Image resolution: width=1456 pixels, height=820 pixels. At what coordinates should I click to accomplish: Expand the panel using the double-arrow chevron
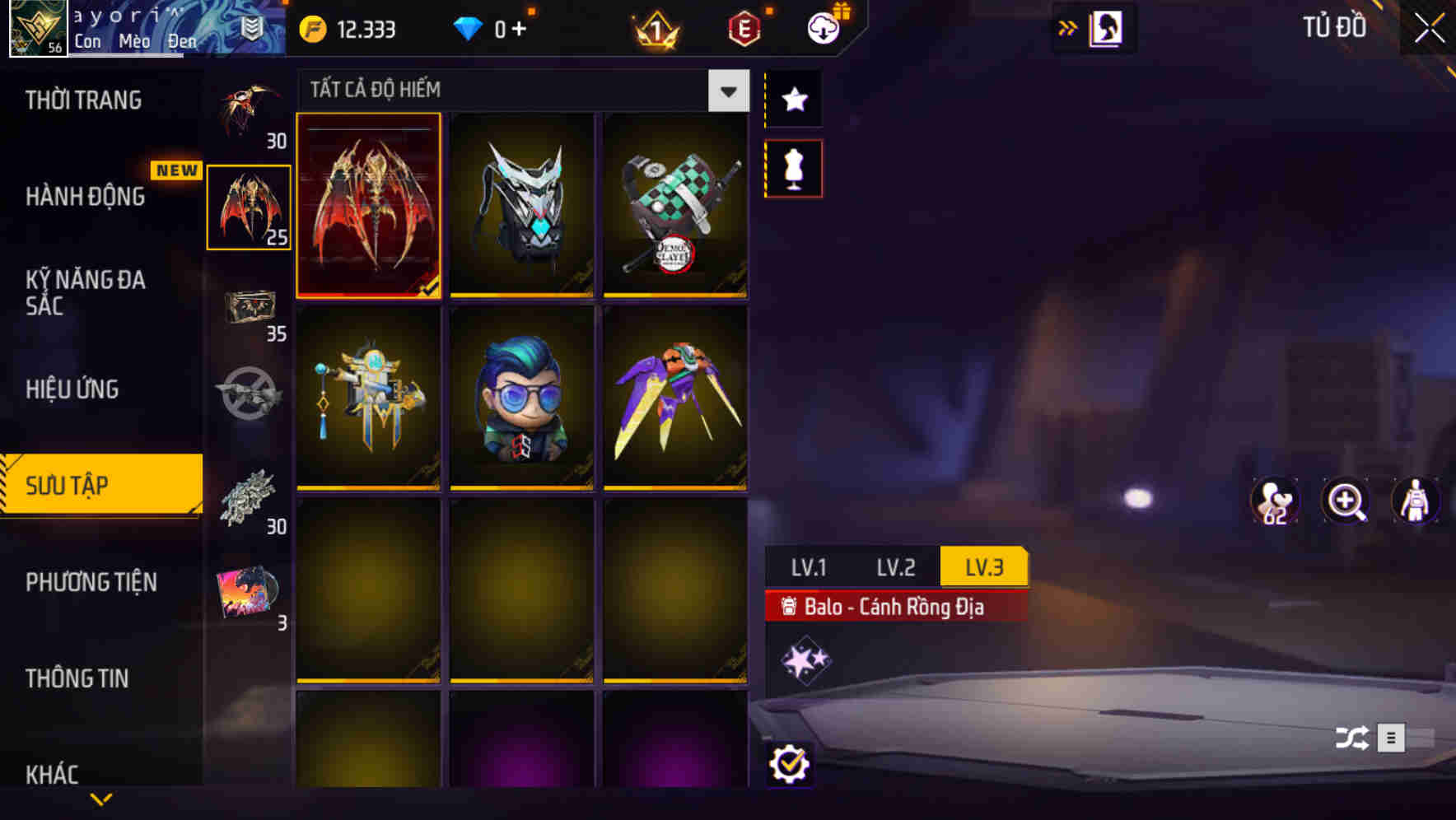pos(1068,27)
